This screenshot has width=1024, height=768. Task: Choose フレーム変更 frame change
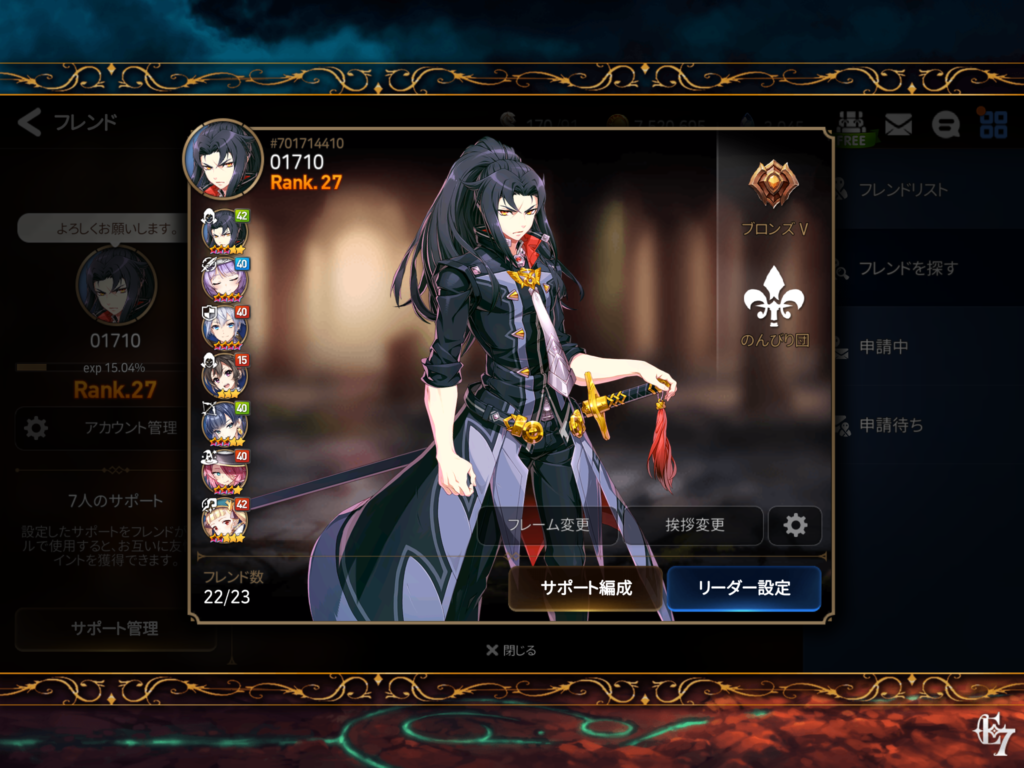(x=548, y=525)
